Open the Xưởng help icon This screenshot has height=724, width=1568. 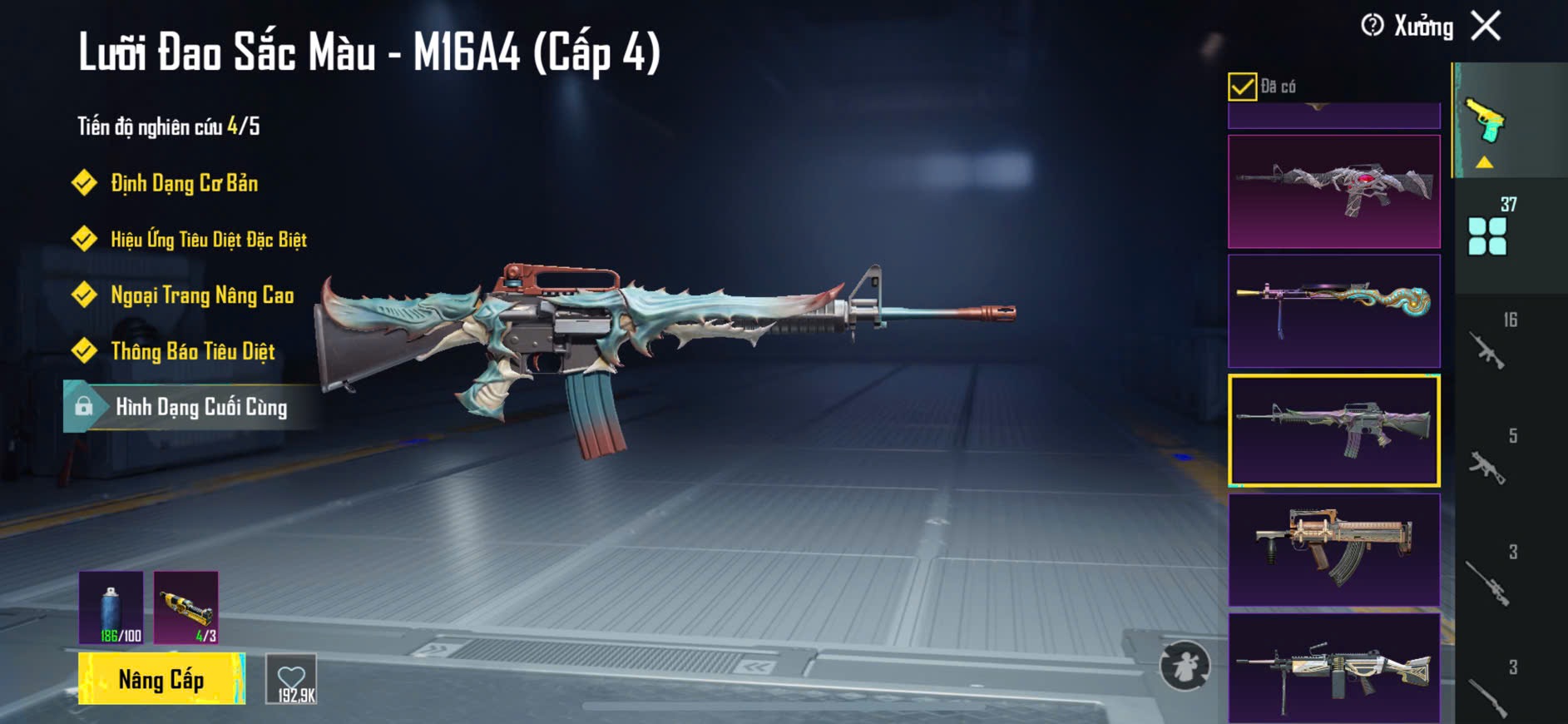coord(1372,26)
